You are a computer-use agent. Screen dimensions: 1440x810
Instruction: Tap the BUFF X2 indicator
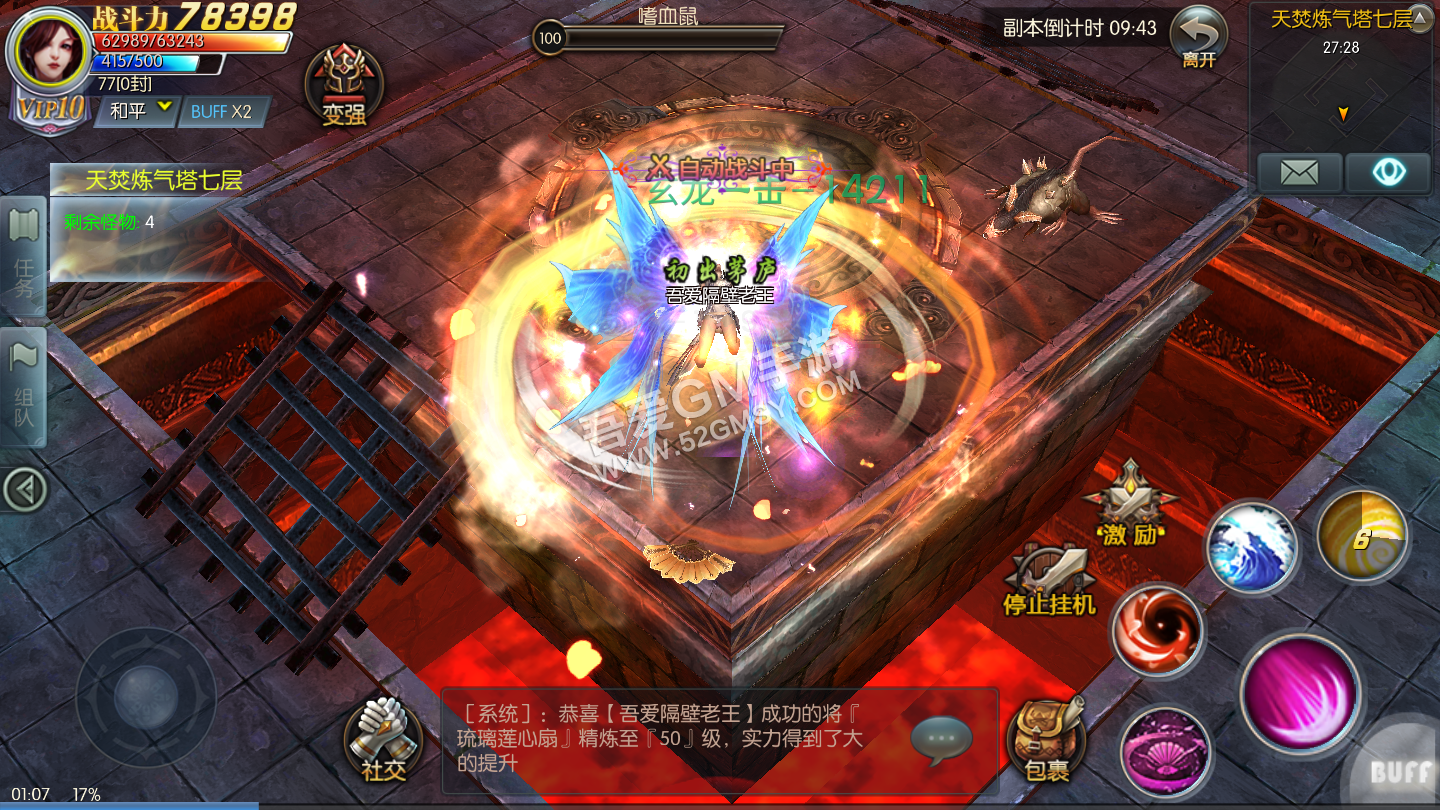(x=222, y=112)
